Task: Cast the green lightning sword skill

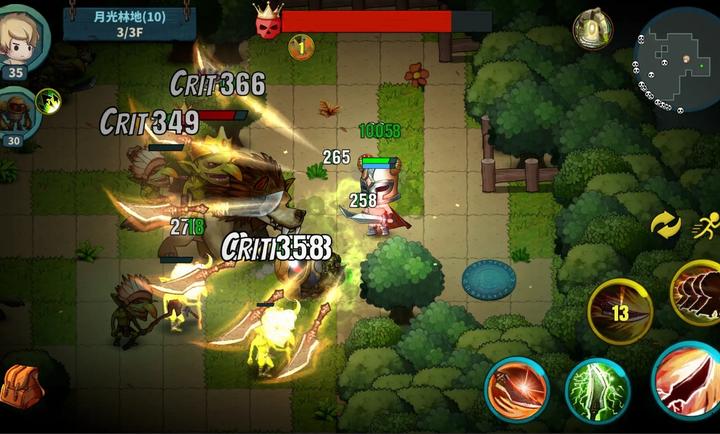Action: pos(597,392)
